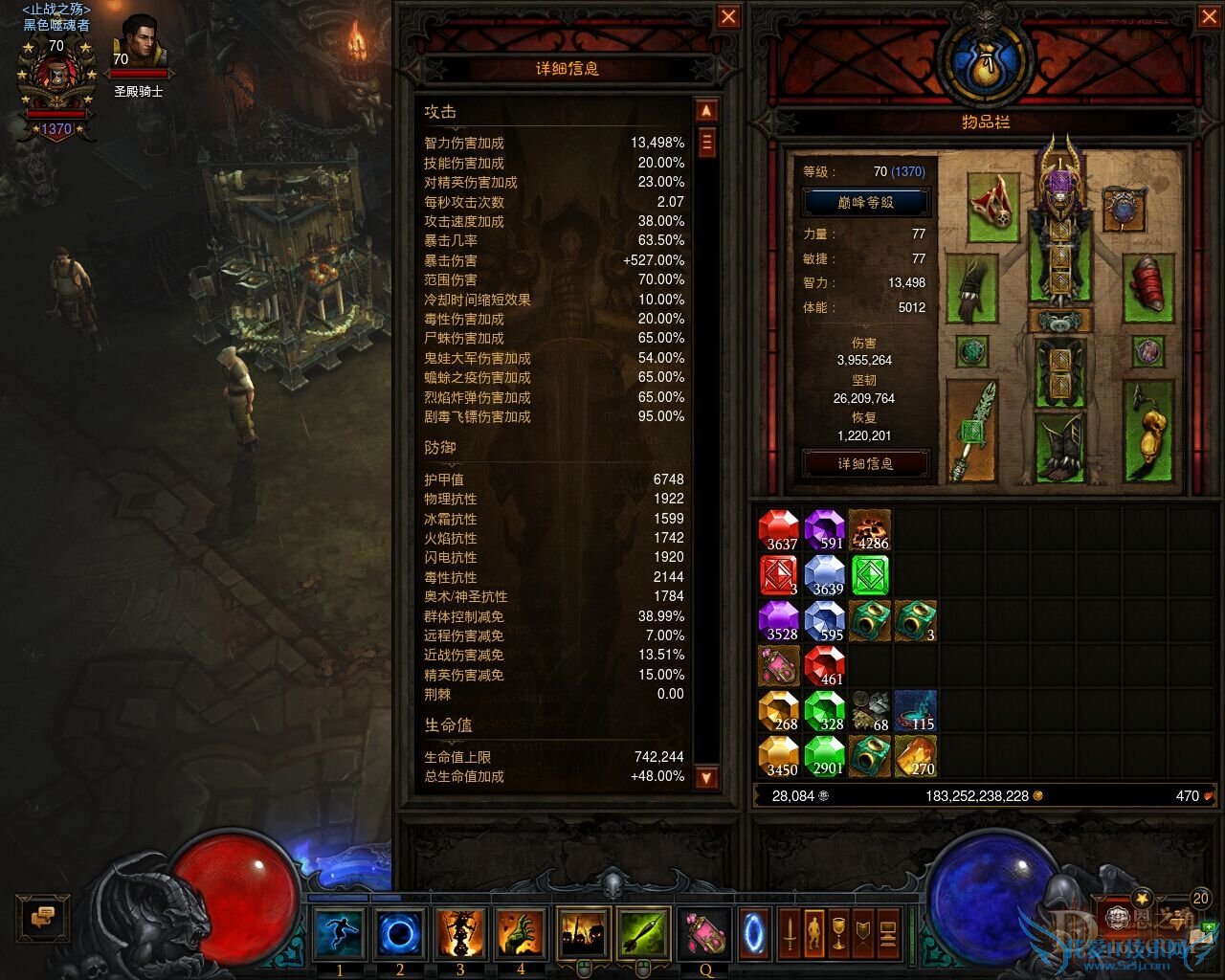Click the equipped amulet slot

pyautogui.click(x=1124, y=210)
